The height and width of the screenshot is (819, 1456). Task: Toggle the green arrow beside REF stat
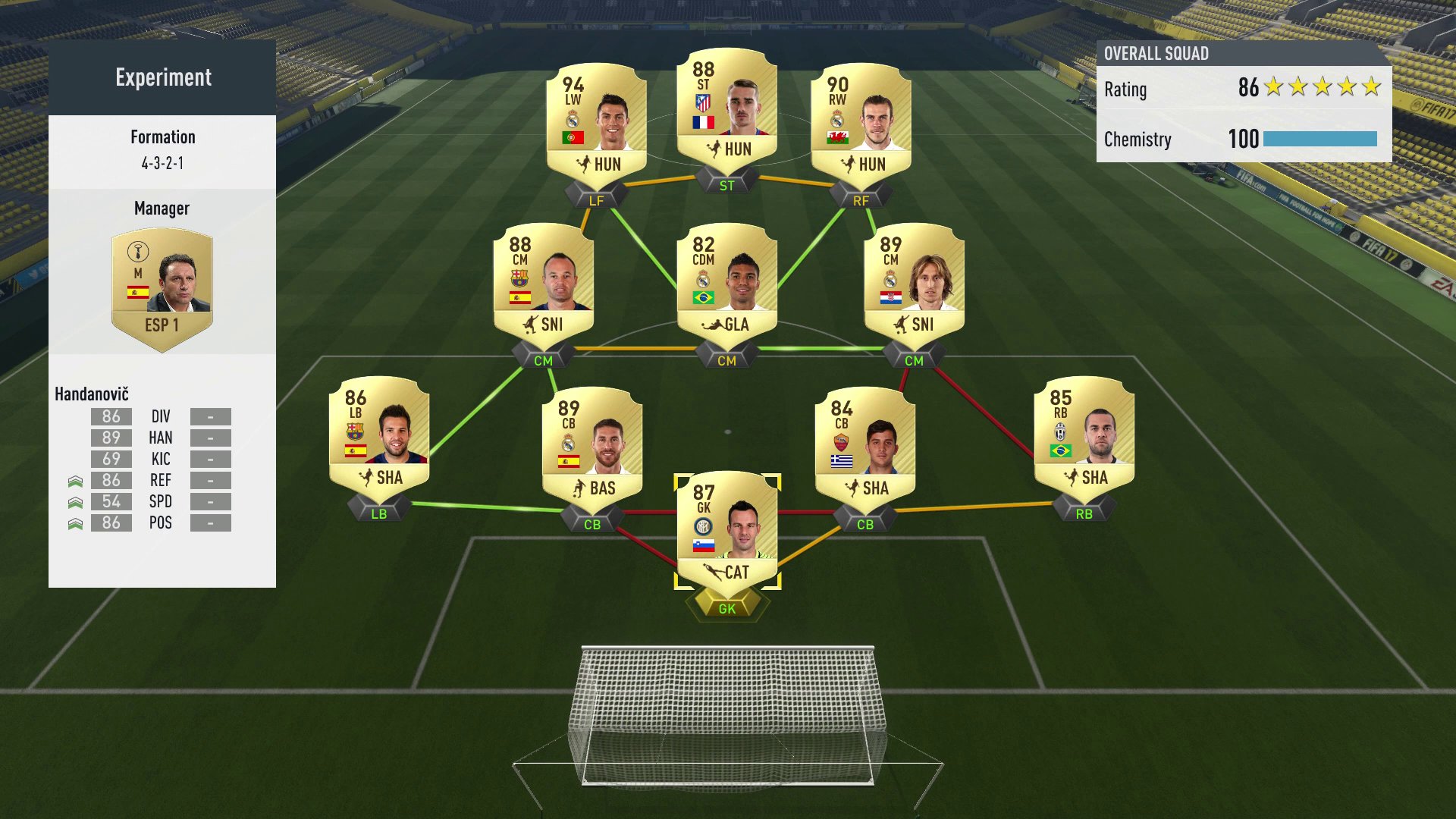76,479
